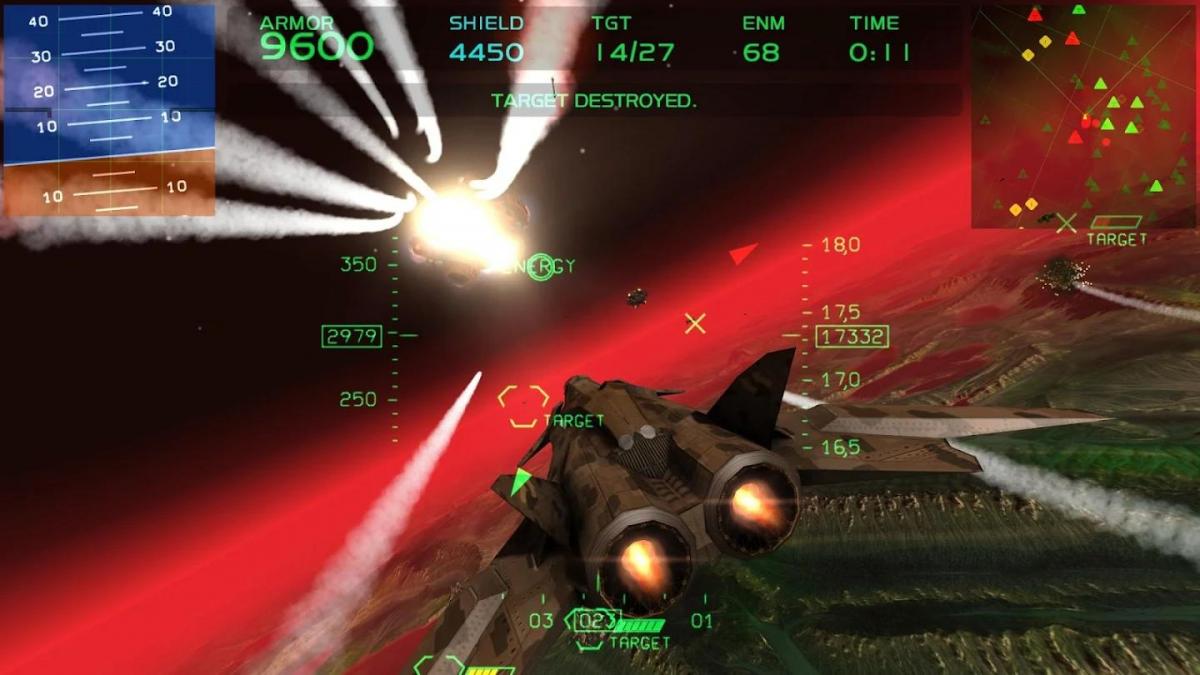Open the radar minimap
1200x675 pixels.
coord(1084,115)
